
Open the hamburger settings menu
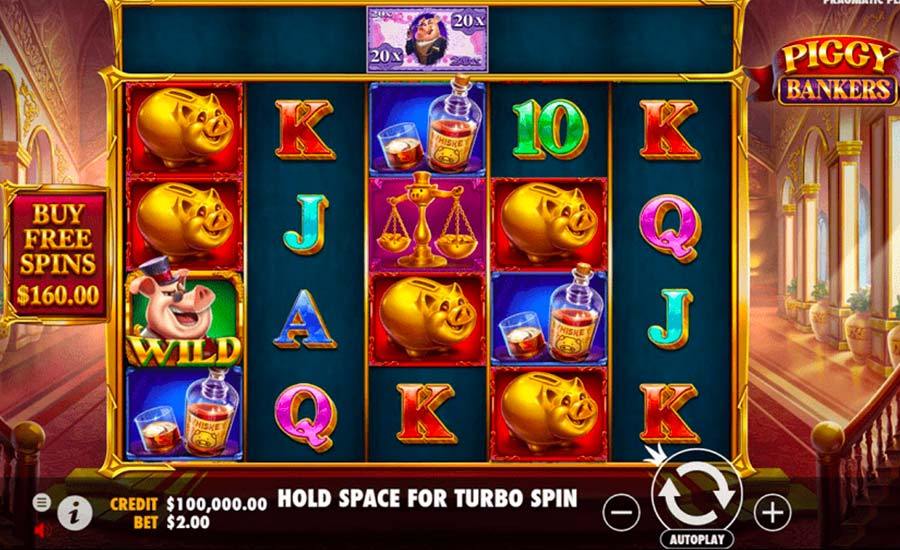point(41,500)
